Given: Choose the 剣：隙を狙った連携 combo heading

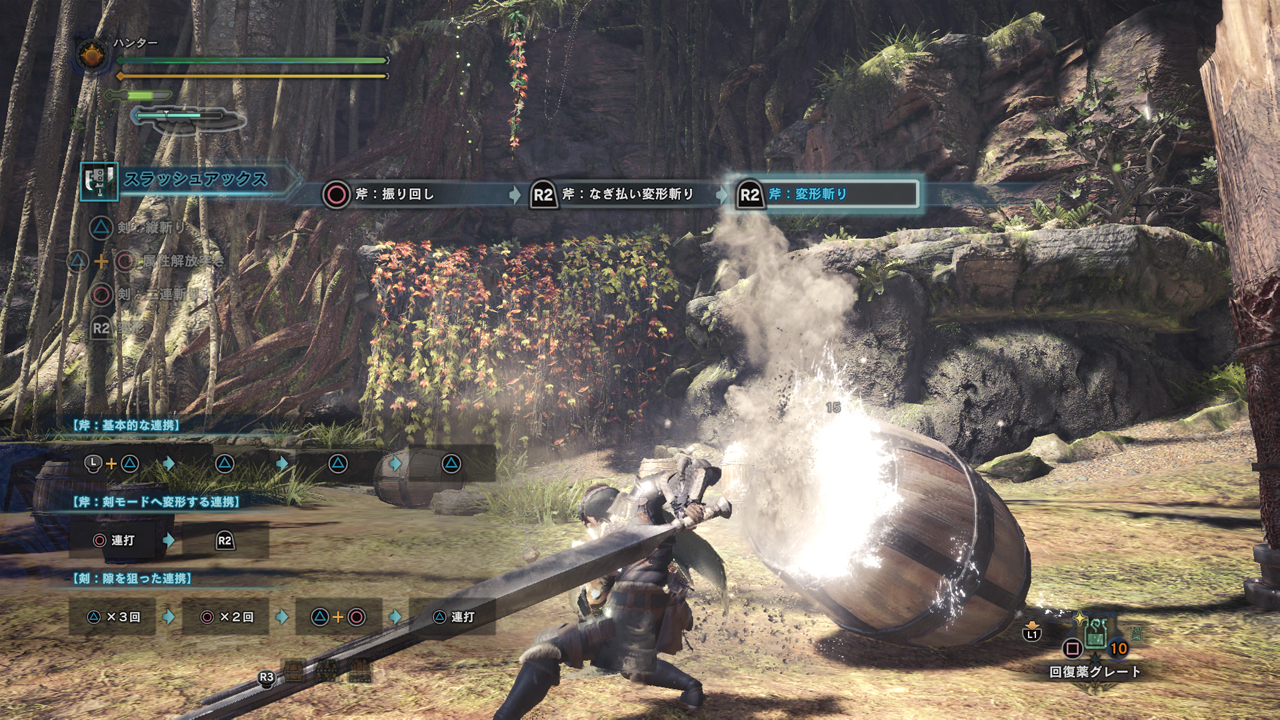Looking at the screenshot, I should [x=132, y=578].
